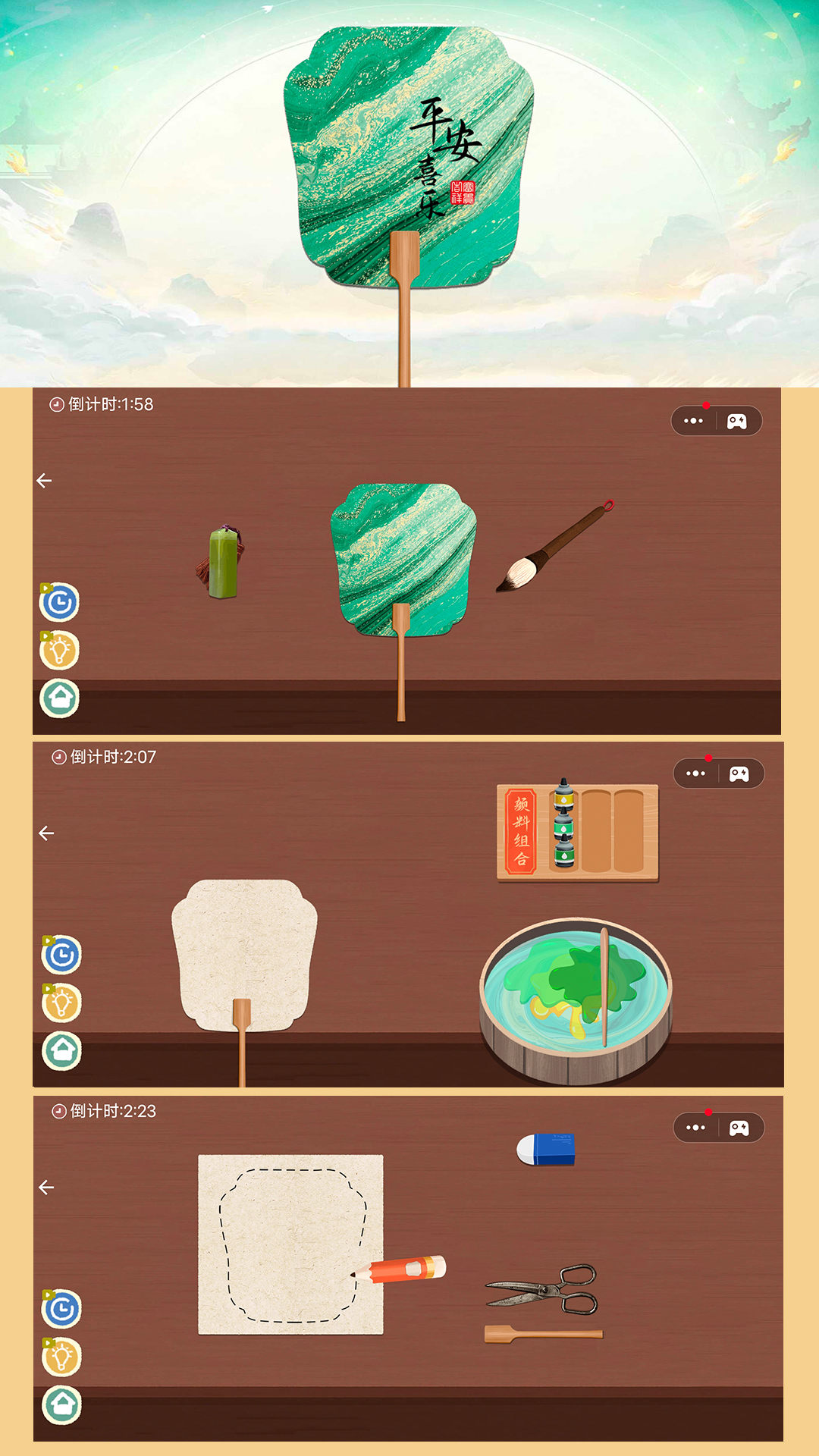This screenshot has height=1456, width=819.
Task: Show a hint with the lightbulb in the 2:23 panel
Action: click(62, 1357)
